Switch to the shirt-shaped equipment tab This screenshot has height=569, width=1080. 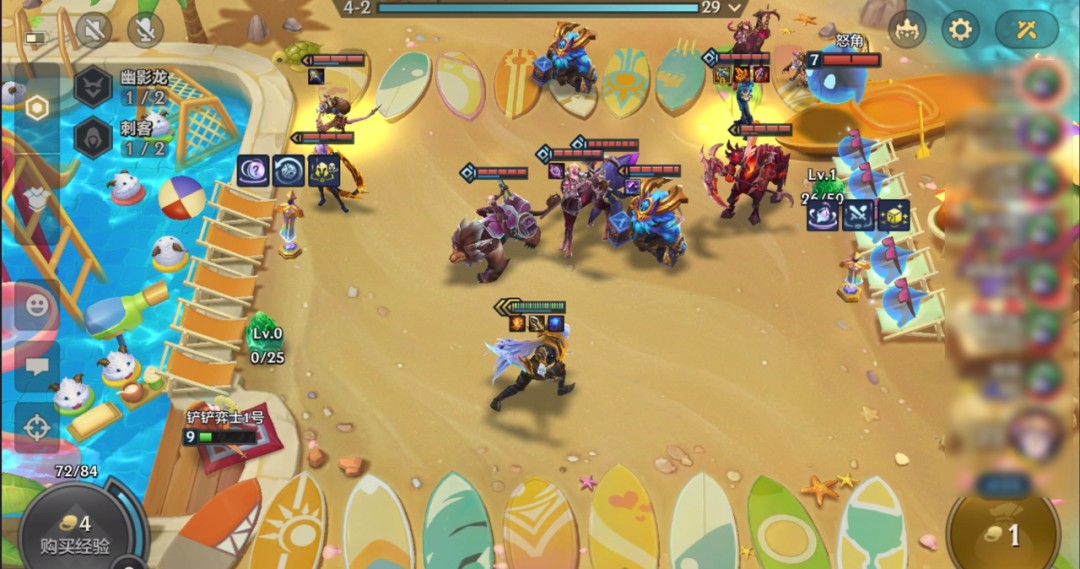click(37, 199)
